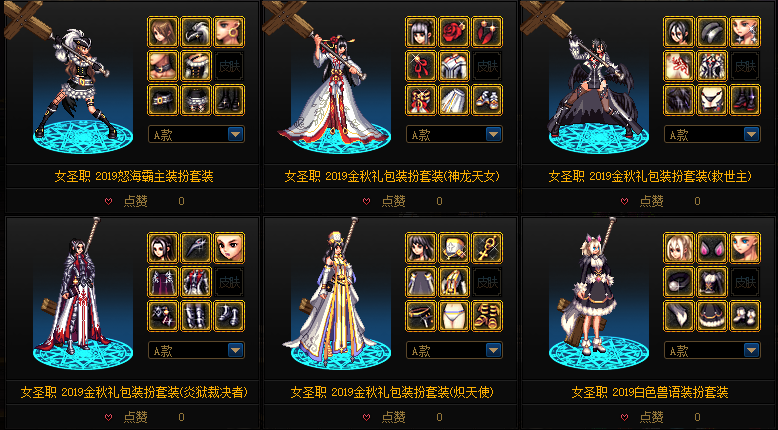The image size is (778, 430).
Task: Open the 神龙天女 costume set title link
Action: coord(391,176)
